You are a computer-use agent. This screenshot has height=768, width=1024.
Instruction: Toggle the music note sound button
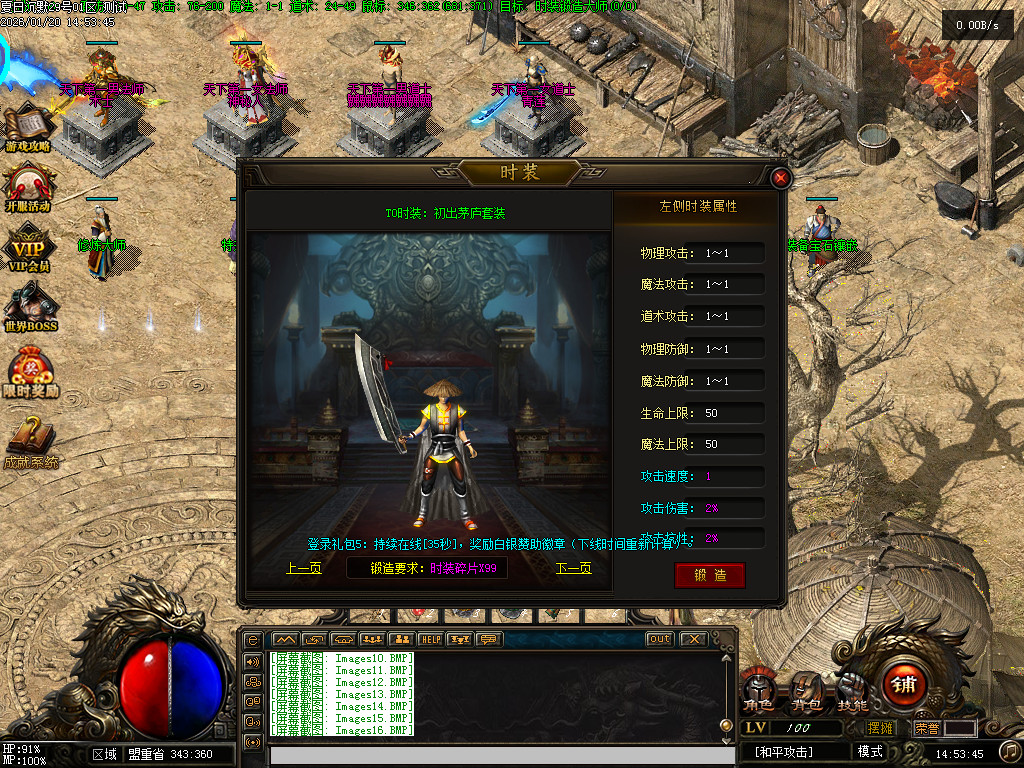click(x=1010, y=750)
